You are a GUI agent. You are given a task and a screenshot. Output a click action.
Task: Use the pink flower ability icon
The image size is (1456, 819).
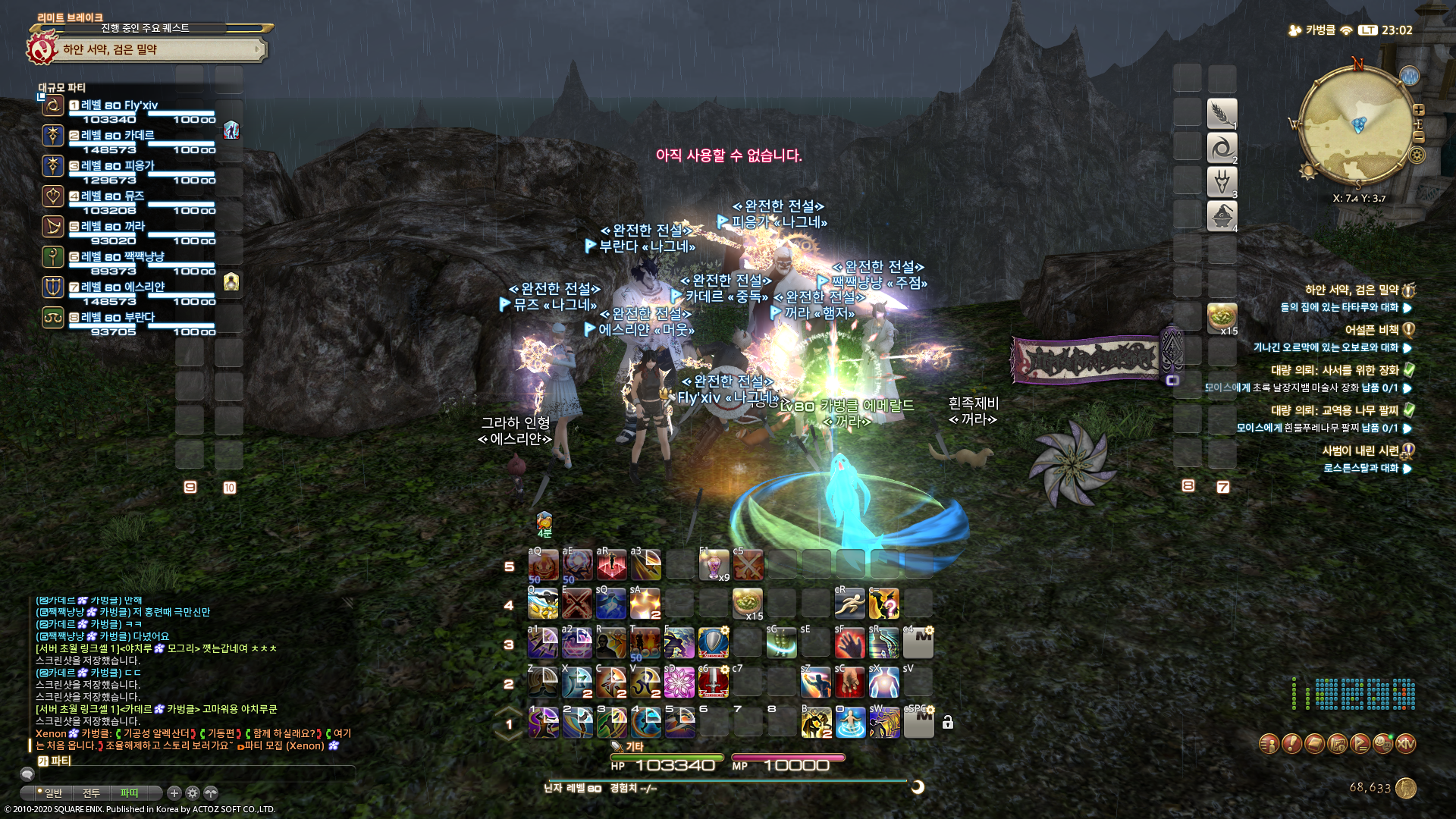point(679,682)
